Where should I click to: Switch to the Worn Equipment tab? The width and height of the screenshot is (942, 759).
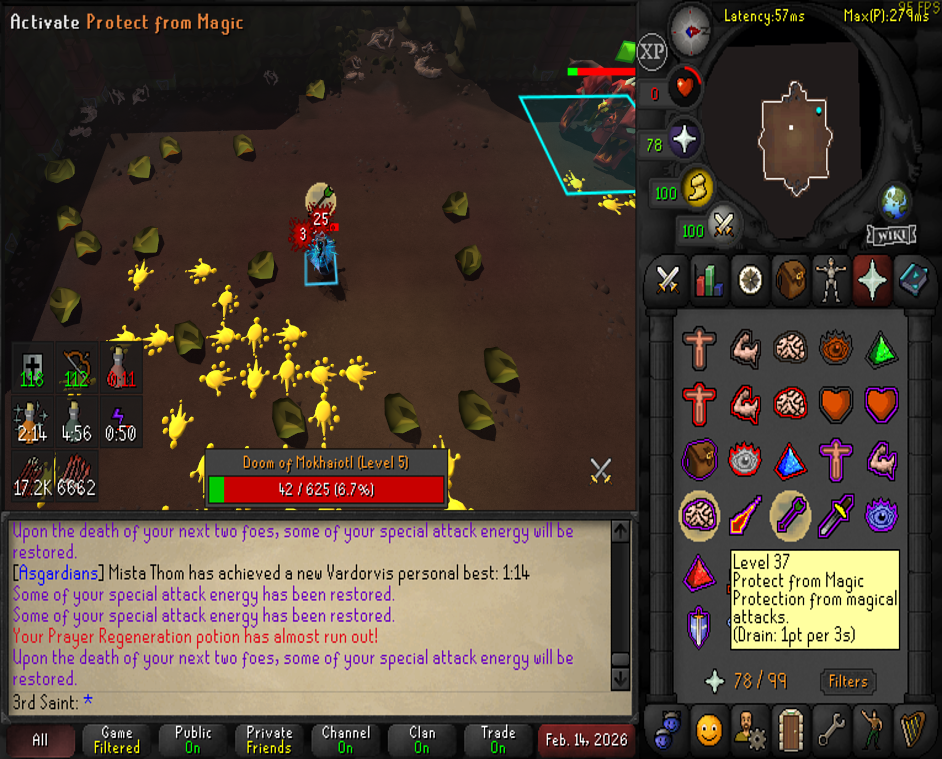pos(831,279)
